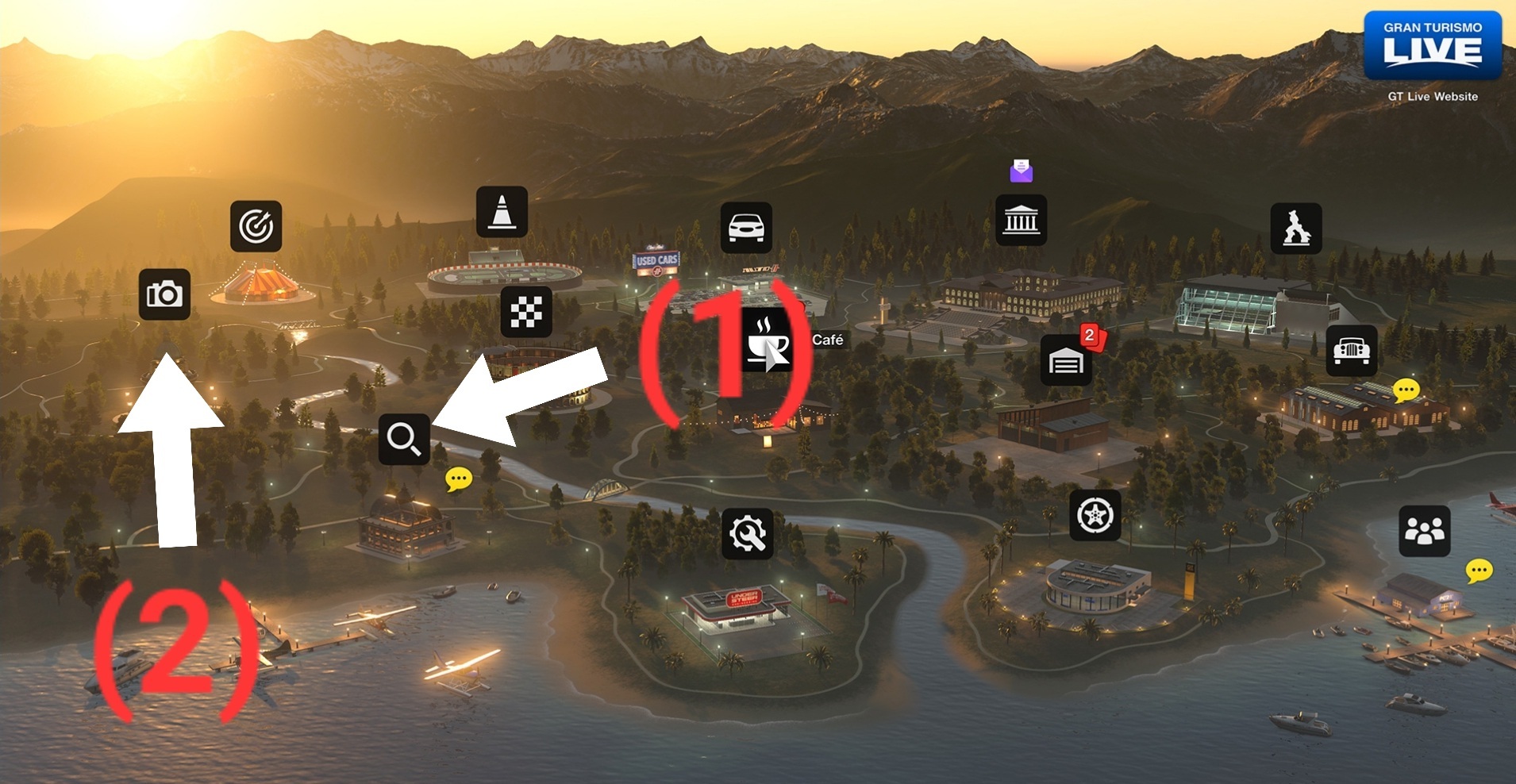This screenshot has width=1516, height=784.
Task: Open the magnifying glass search icon
Action: (x=404, y=439)
